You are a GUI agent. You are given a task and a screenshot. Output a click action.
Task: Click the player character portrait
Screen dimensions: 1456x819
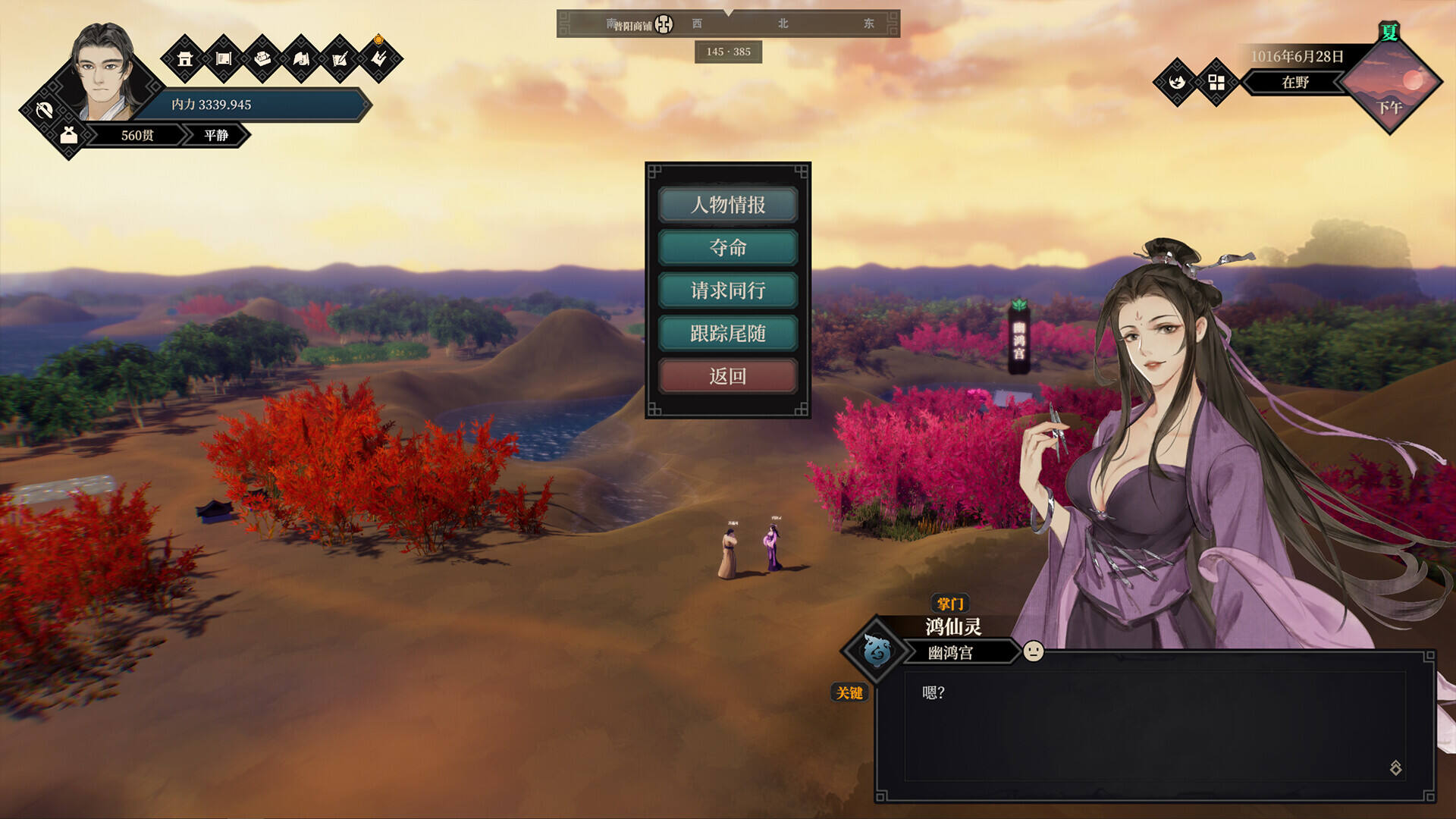pos(105,74)
